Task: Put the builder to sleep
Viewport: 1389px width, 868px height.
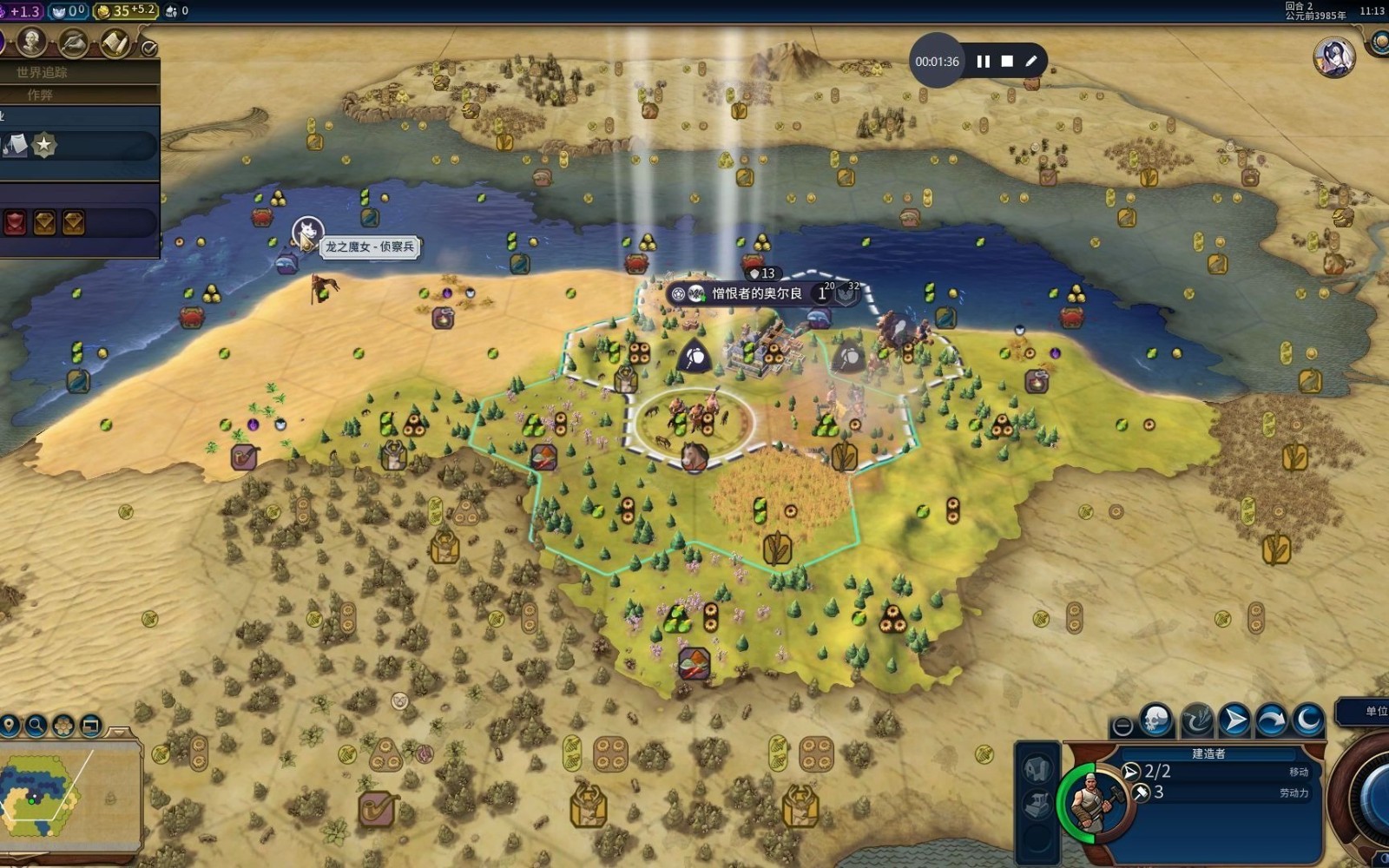Action: pos(1308,720)
